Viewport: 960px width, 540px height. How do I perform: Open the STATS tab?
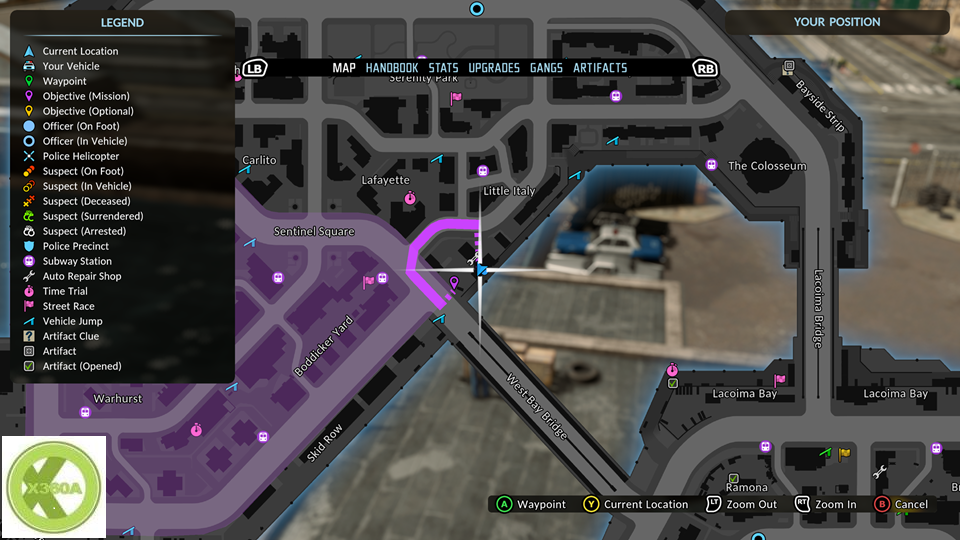tap(443, 68)
